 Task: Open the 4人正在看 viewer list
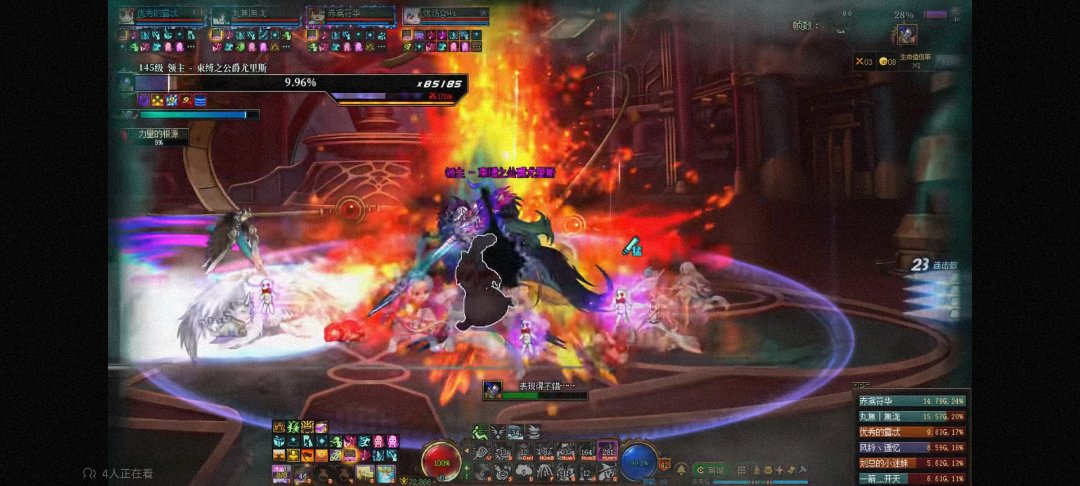(119, 473)
